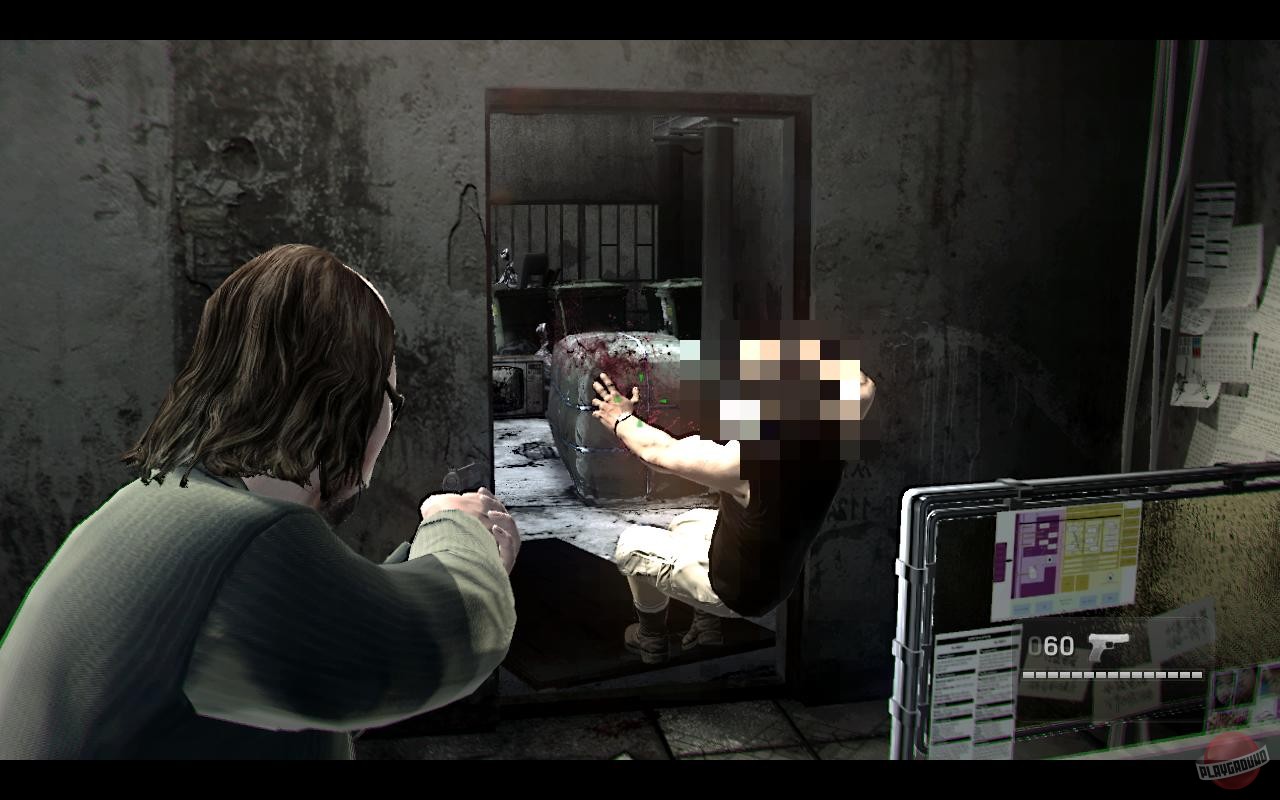1280x800 pixels.
Task: Toggle the leading zero on the ammo counter
Action: tap(1033, 645)
